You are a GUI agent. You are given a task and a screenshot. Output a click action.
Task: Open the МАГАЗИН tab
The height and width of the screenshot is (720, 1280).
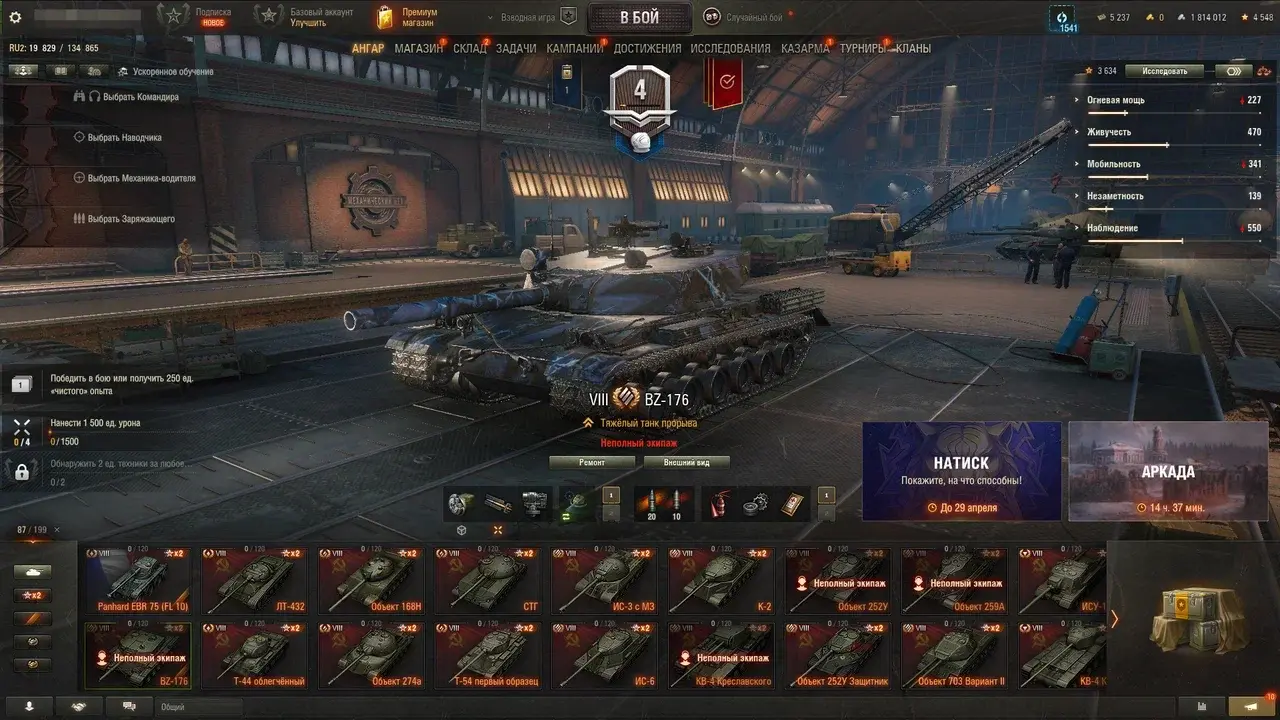pyautogui.click(x=418, y=48)
